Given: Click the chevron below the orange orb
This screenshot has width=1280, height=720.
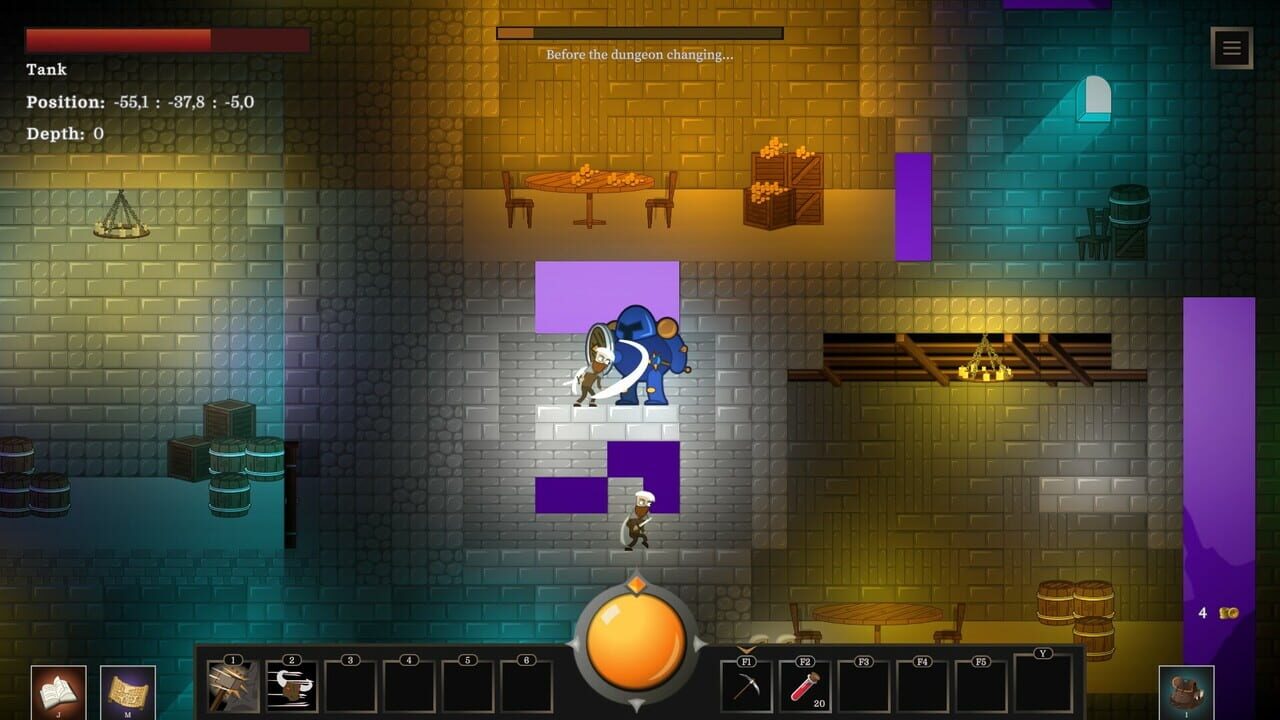Looking at the screenshot, I should pyautogui.click(x=636, y=702).
